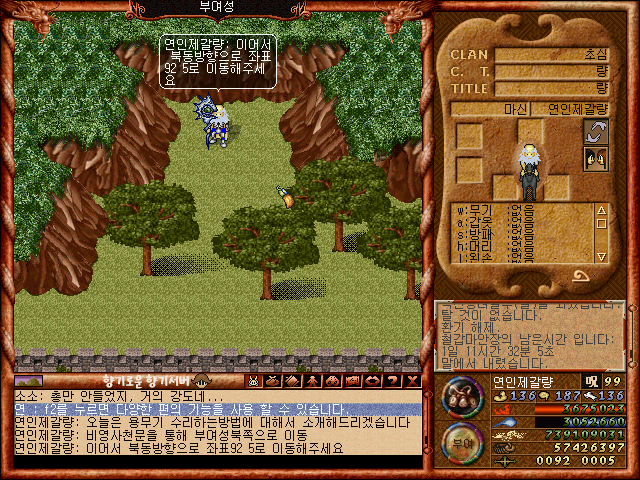Click the two-faces icon beside the character portrait

pos(596,158)
